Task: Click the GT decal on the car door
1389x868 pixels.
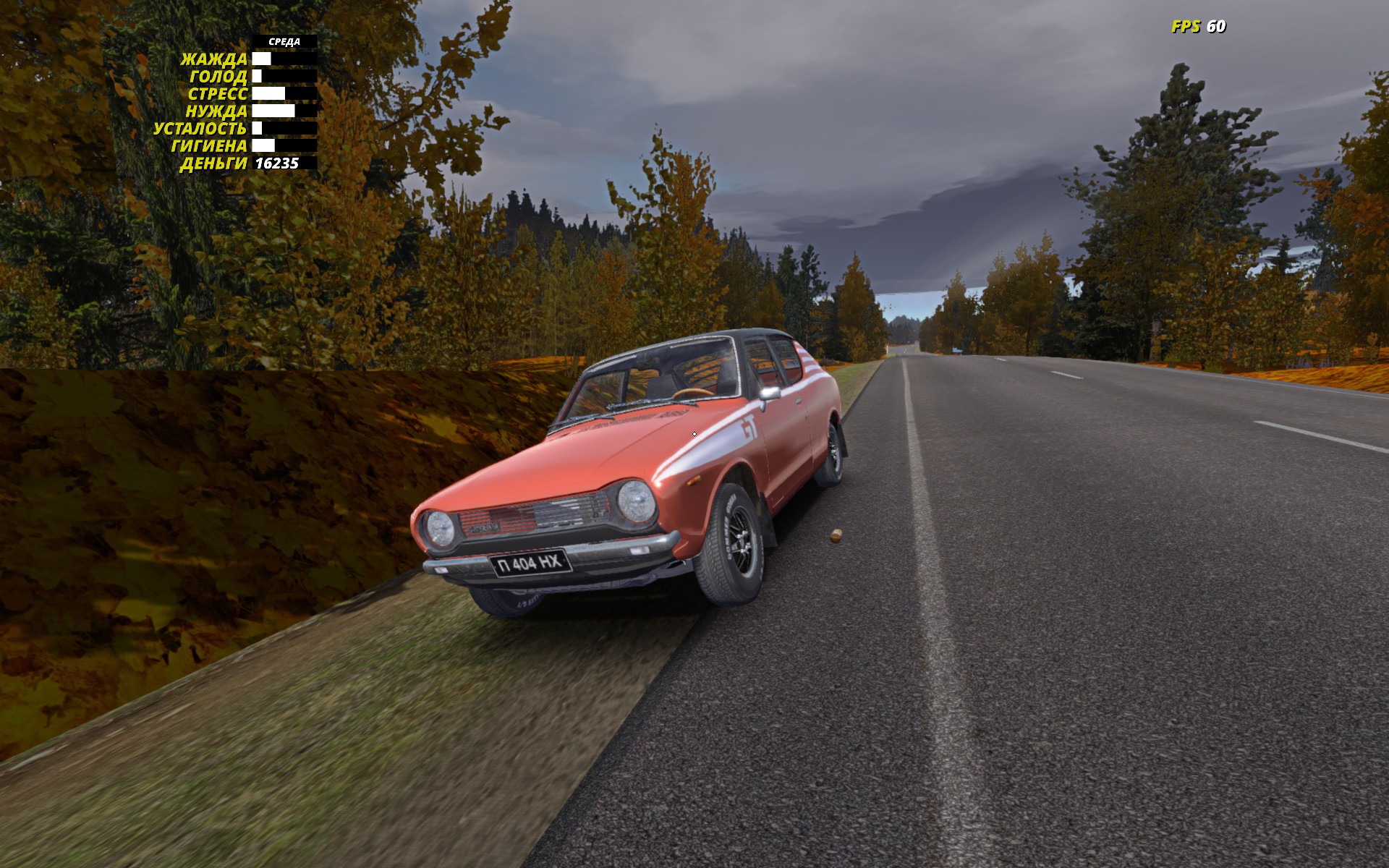Action: click(749, 426)
